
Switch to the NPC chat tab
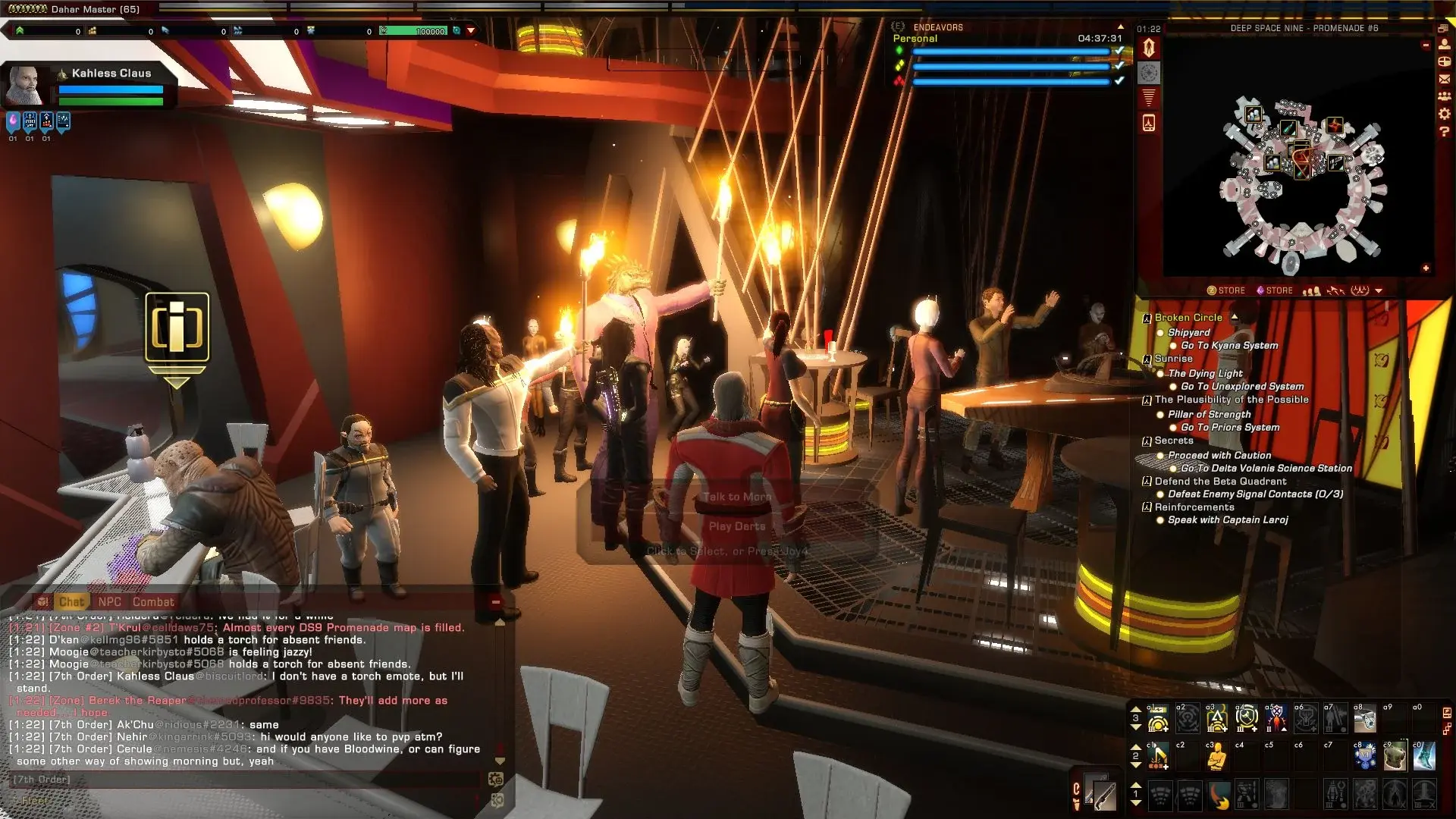(109, 602)
